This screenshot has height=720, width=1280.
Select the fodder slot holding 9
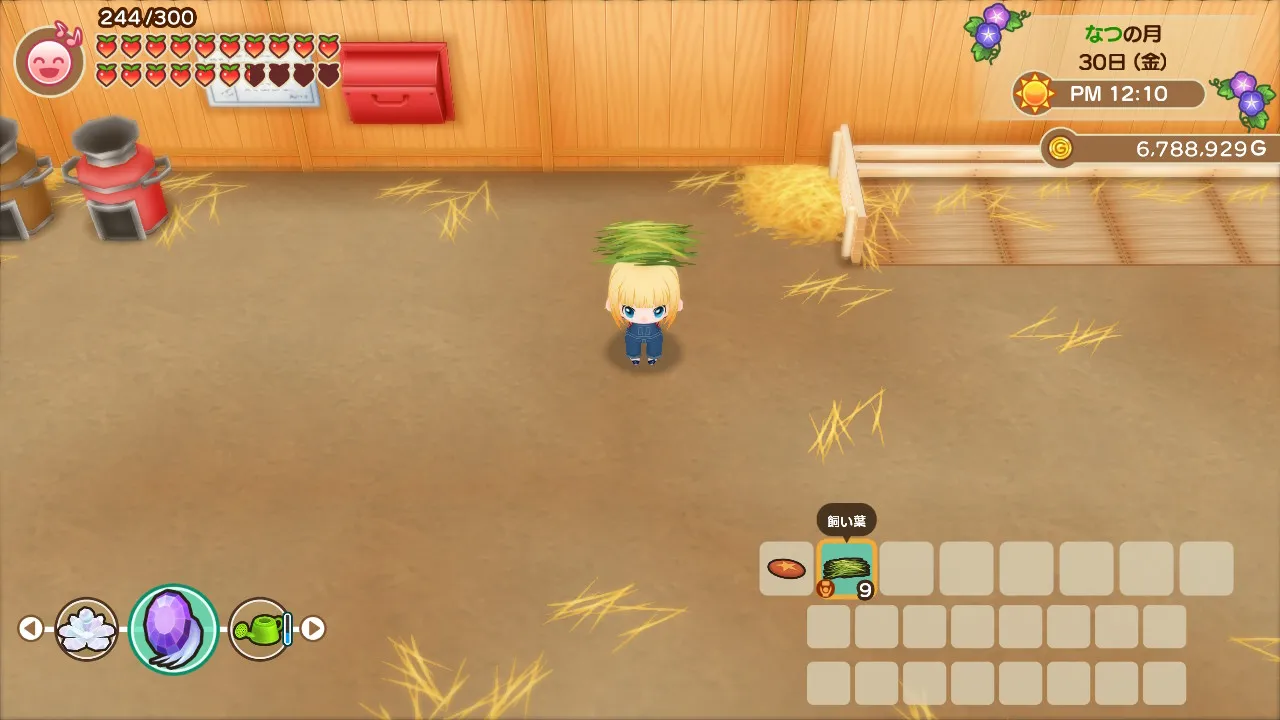coord(846,569)
